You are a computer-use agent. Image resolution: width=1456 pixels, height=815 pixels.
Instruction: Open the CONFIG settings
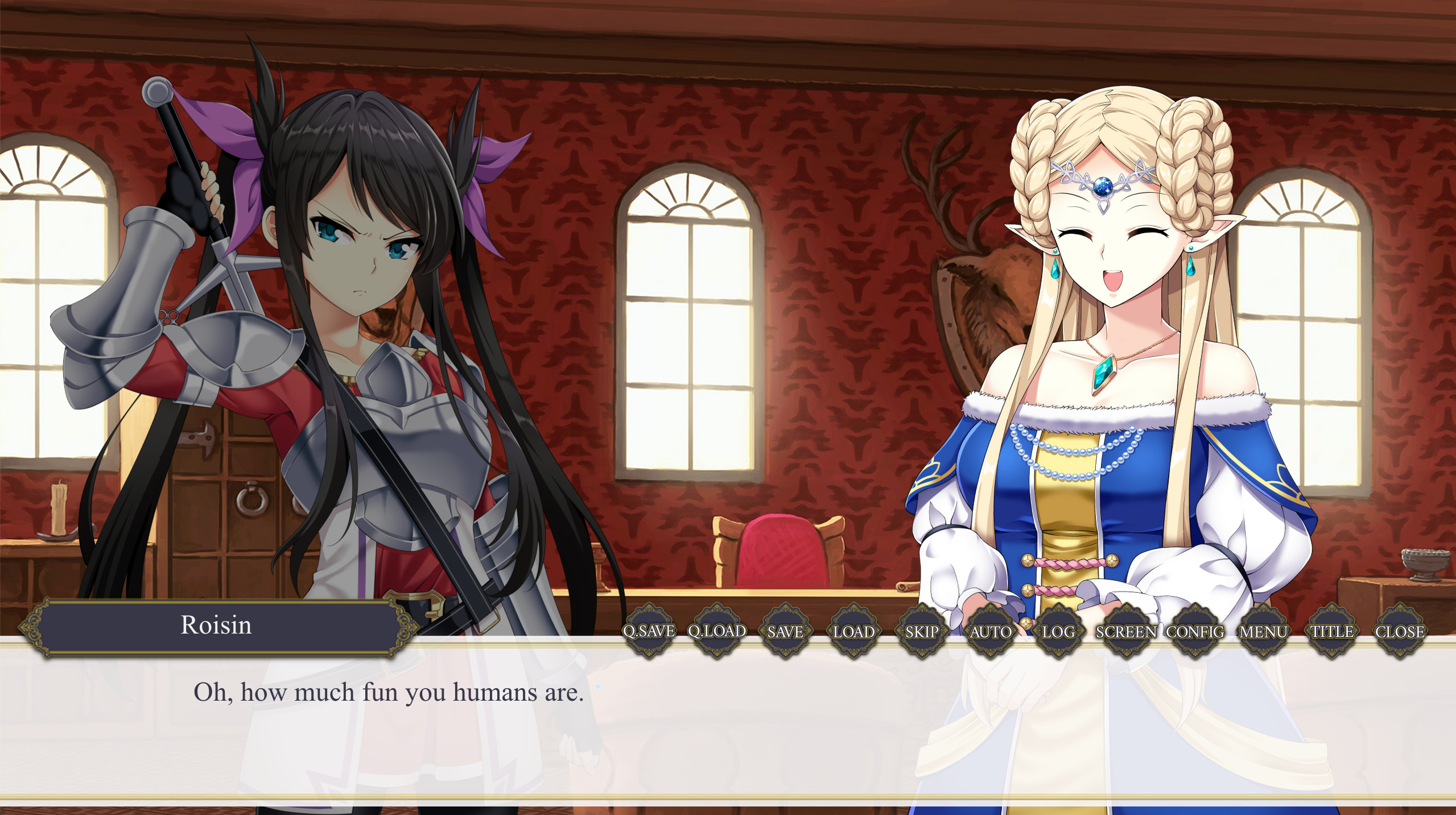[1195, 631]
